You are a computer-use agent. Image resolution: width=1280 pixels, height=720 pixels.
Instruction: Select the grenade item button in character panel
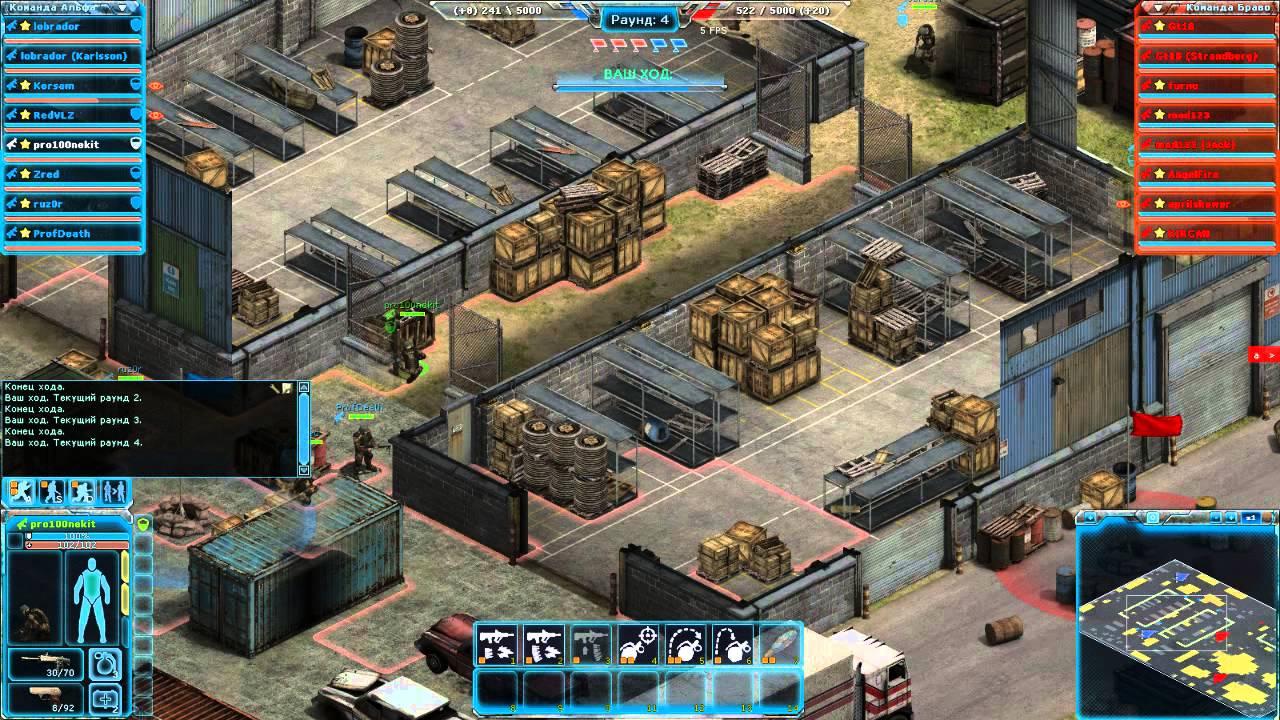(105, 663)
